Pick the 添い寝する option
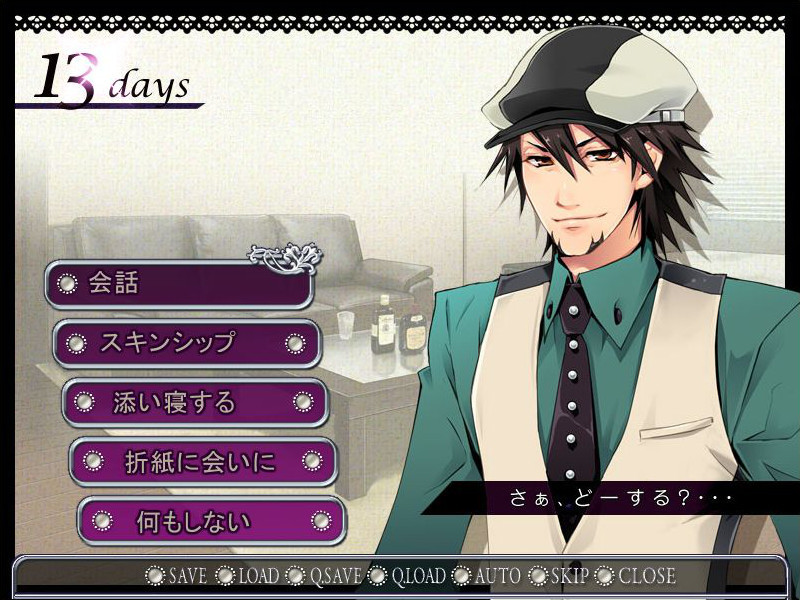This screenshot has height=600, width=800. coord(195,402)
